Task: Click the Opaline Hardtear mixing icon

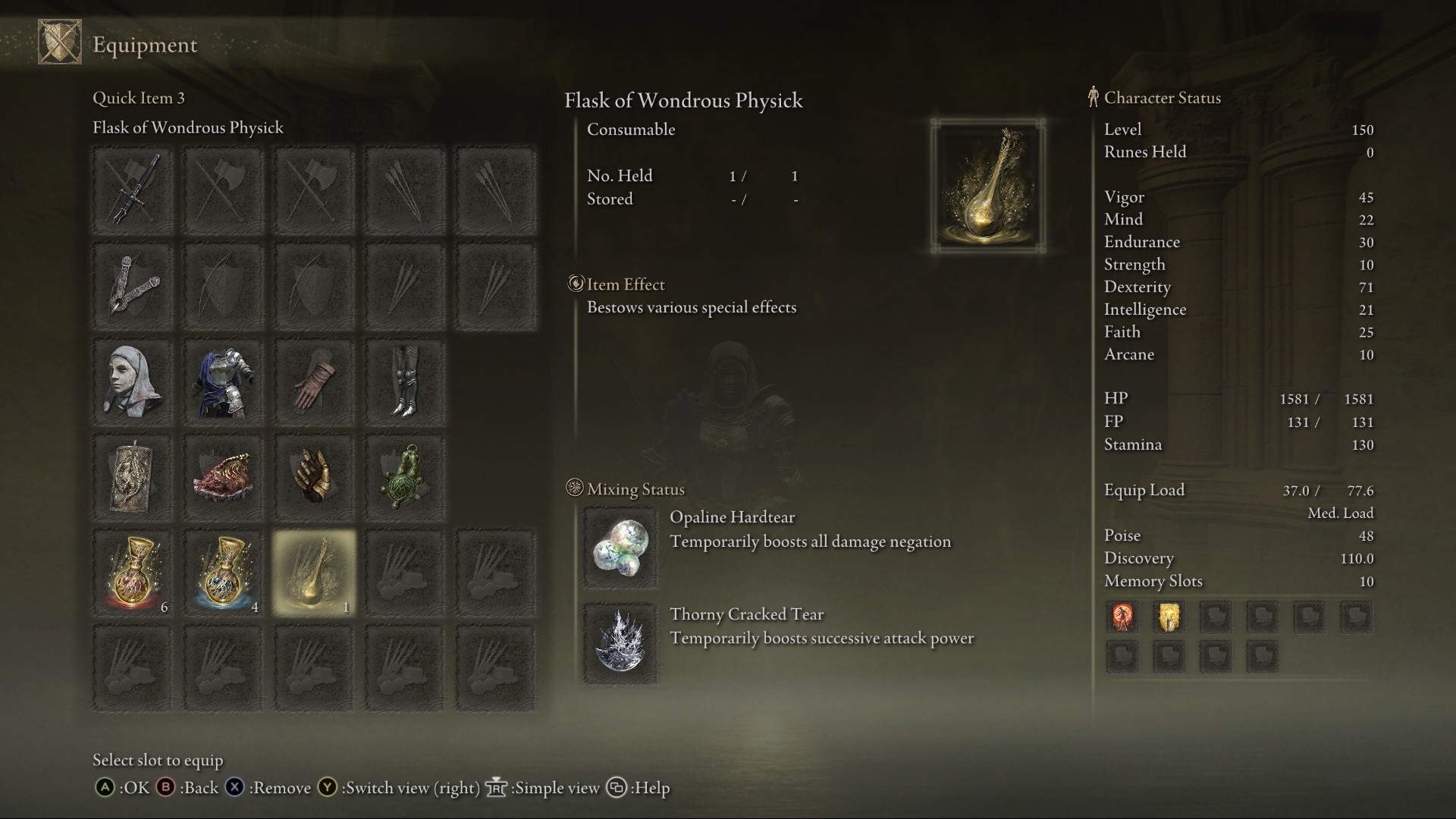Action: pyautogui.click(x=620, y=548)
